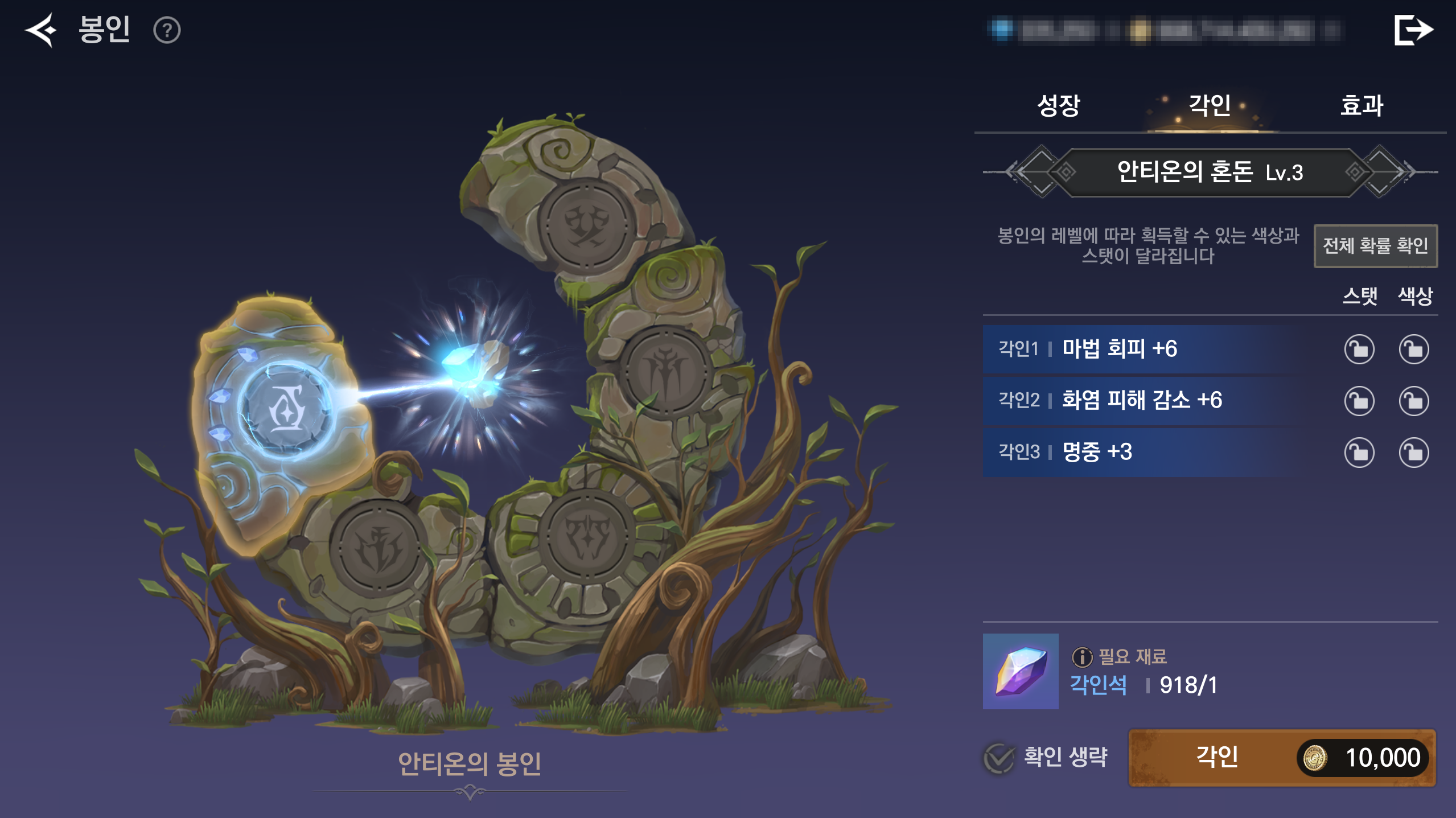Open the 필요 재료 info icon

pyautogui.click(x=1082, y=657)
